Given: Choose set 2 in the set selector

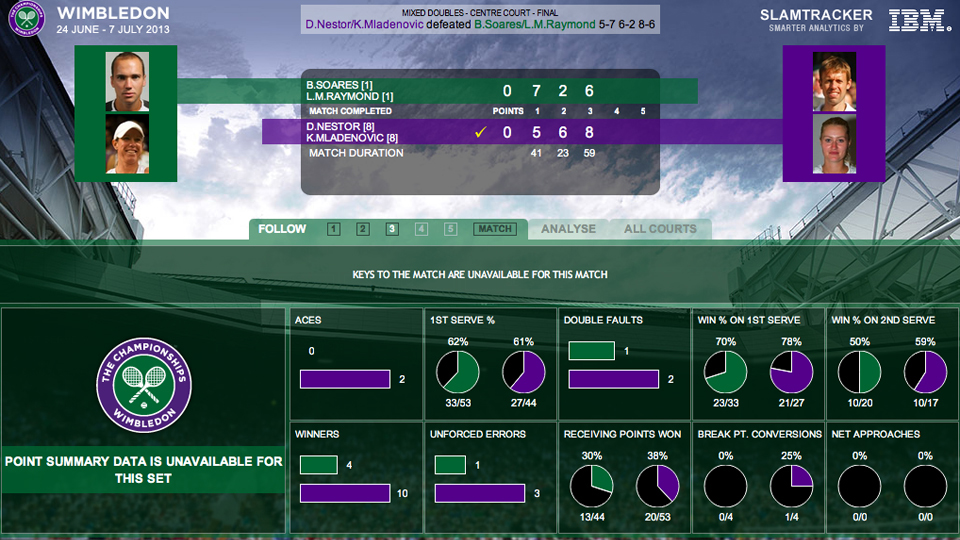Looking at the screenshot, I should click(x=363, y=229).
